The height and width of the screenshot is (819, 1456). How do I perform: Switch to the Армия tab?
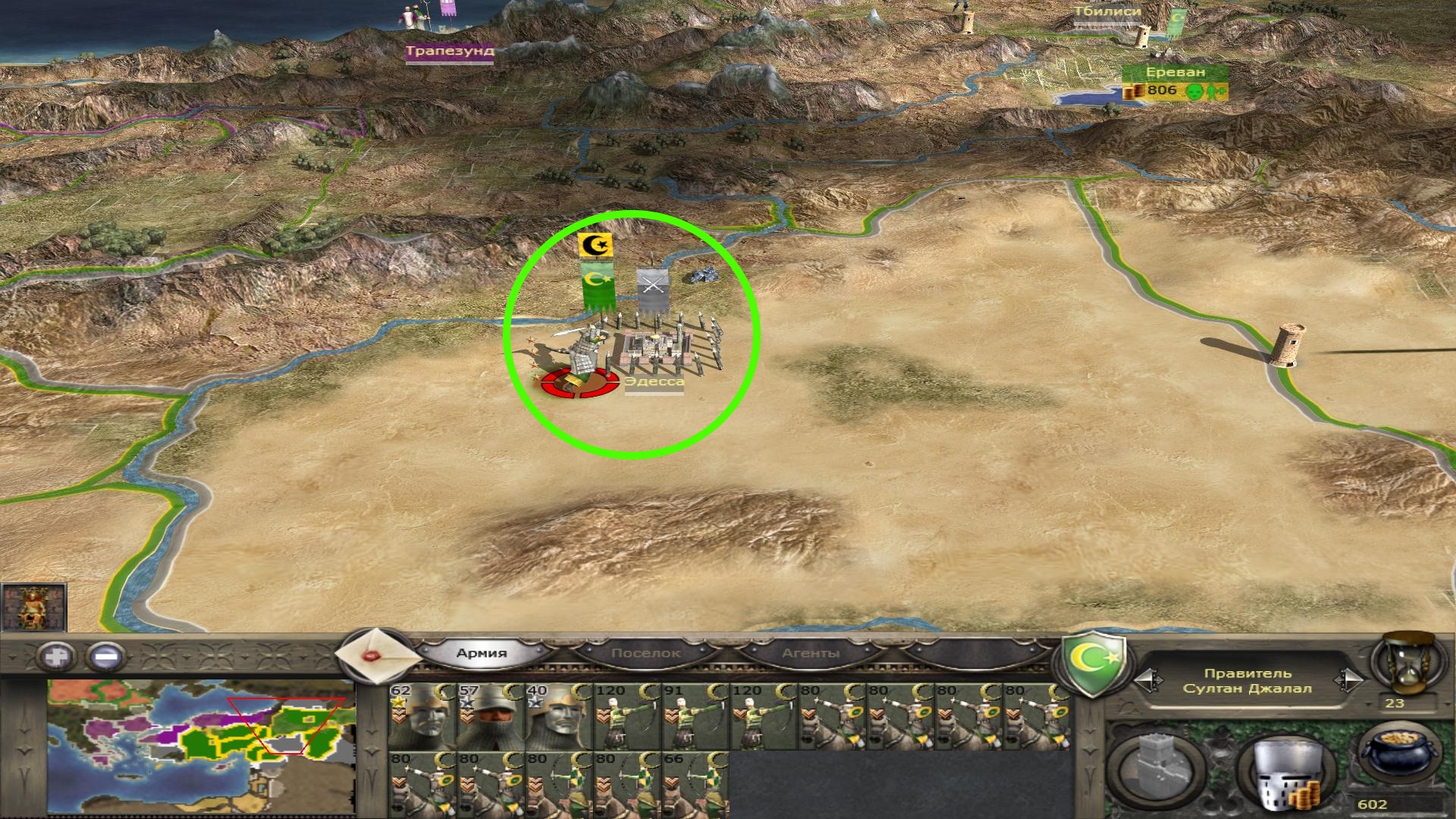[482, 653]
